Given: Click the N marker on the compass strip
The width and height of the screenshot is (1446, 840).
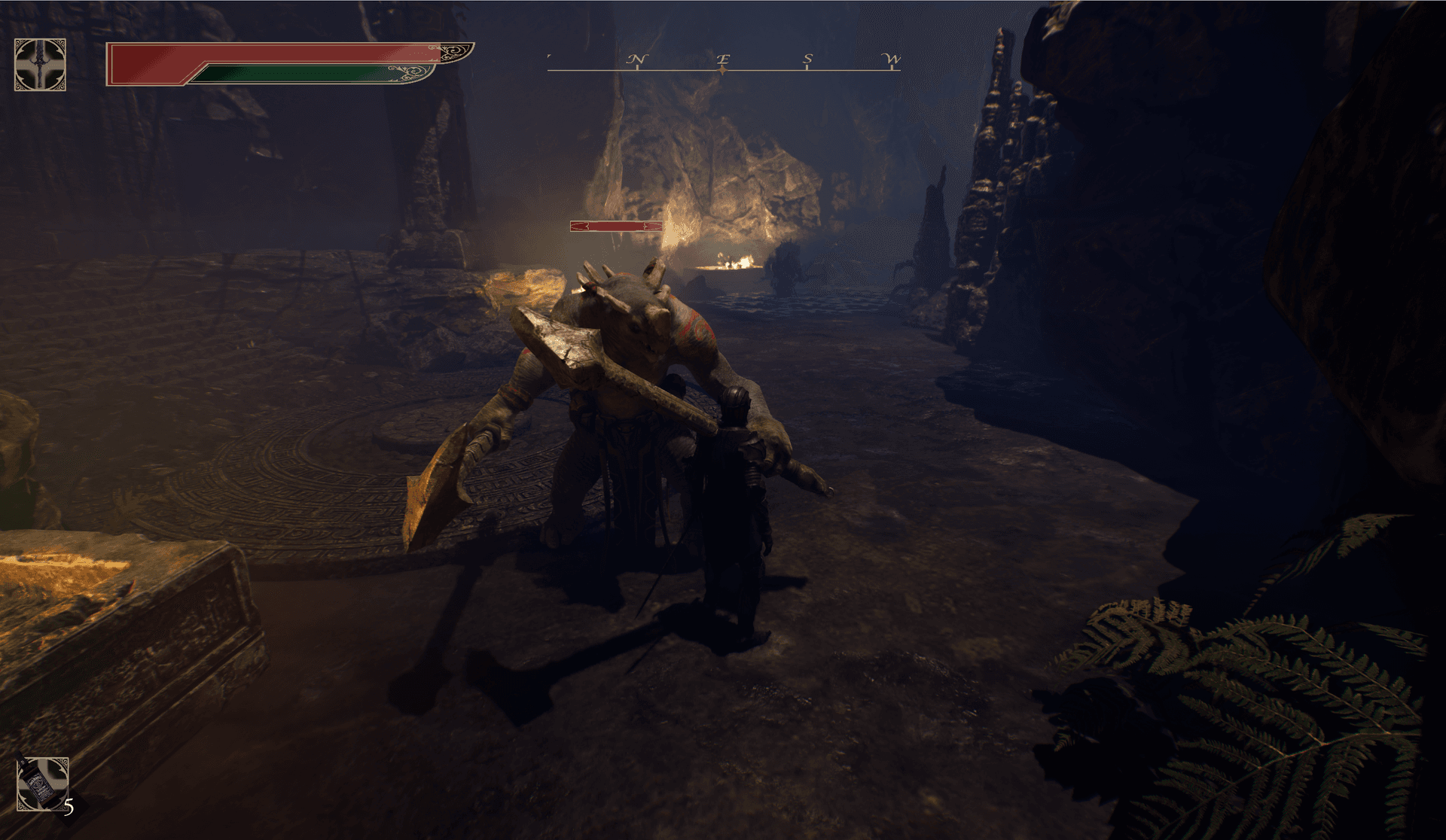Looking at the screenshot, I should point(637,59).
